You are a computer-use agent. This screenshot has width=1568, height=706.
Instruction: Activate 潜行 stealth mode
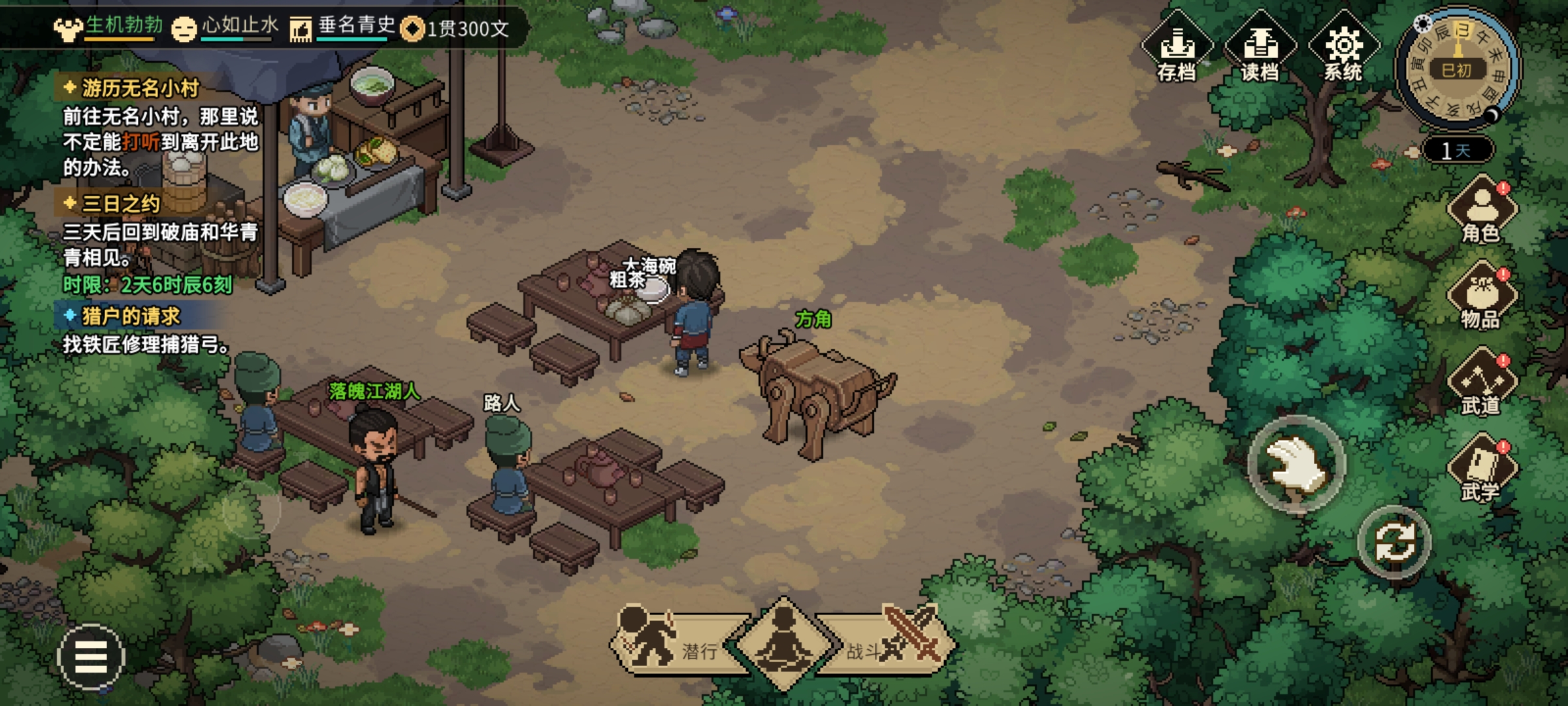(x=673, y=643)
